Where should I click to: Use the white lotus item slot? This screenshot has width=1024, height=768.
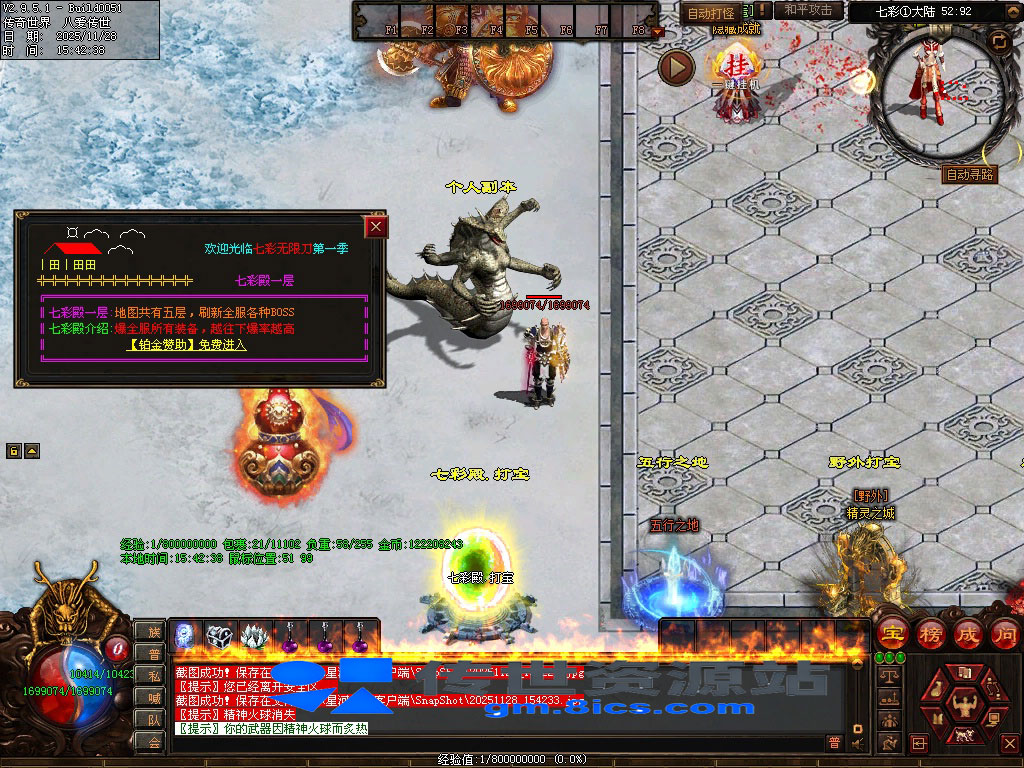[x=255, y=636]
